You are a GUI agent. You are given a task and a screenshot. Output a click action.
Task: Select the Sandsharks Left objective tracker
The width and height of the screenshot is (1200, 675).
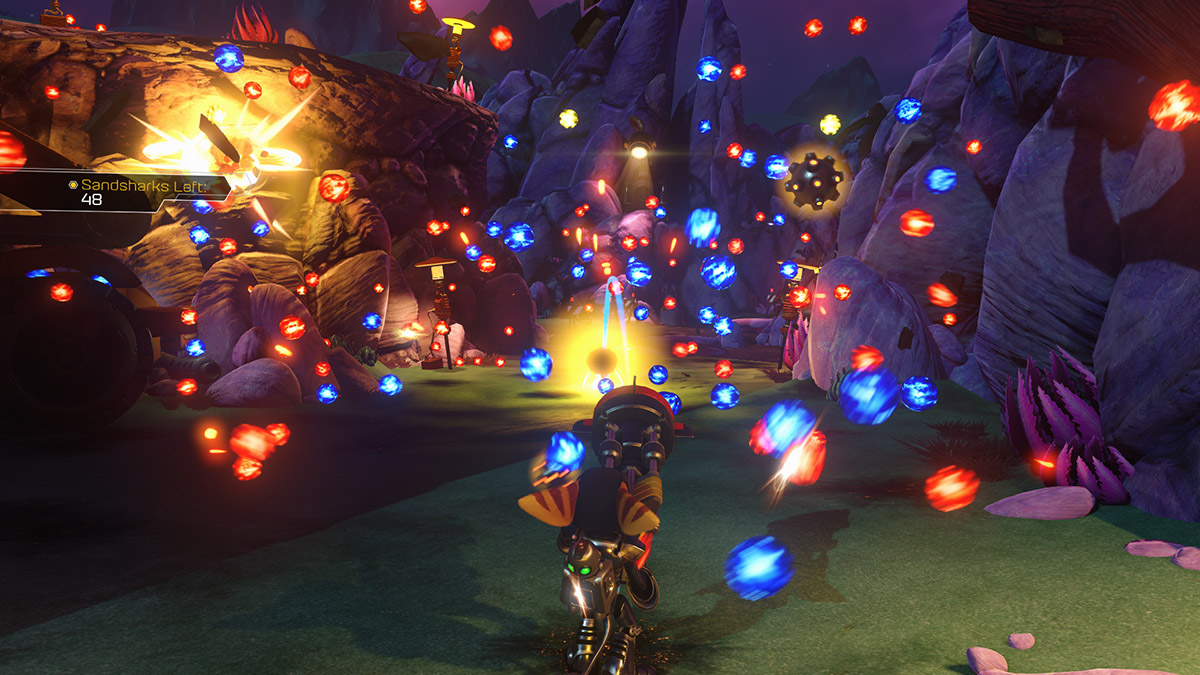135,190
